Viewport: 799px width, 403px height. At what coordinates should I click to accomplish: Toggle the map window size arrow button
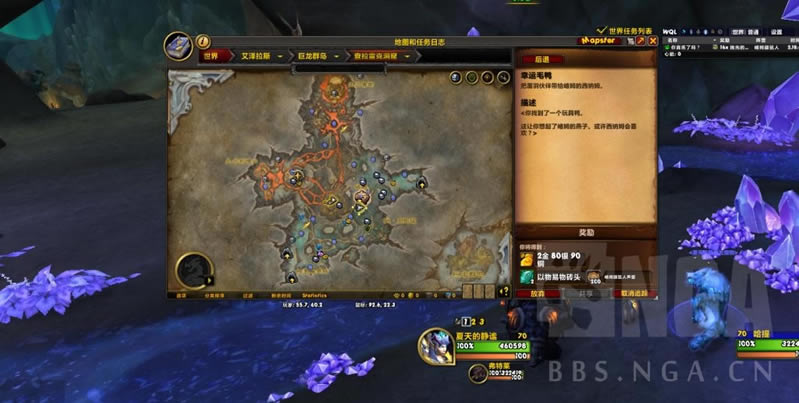(640, 42)
